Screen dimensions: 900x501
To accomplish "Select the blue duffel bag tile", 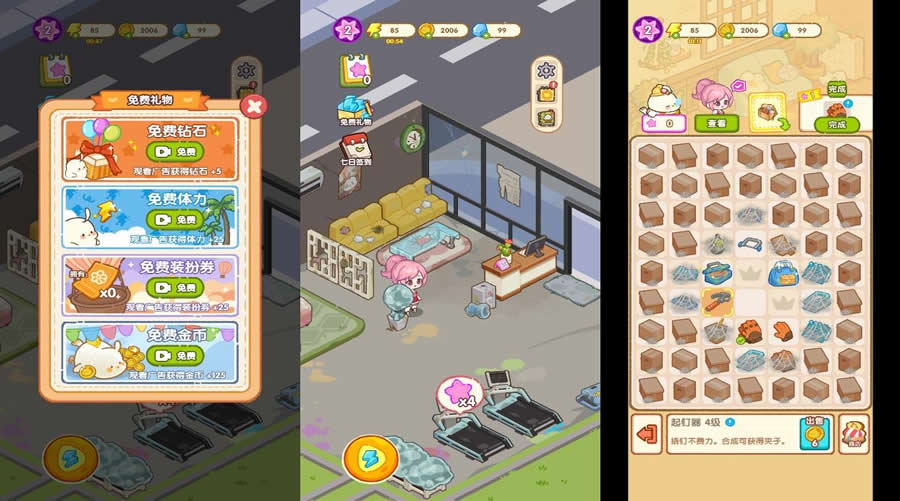I will 783,272.
